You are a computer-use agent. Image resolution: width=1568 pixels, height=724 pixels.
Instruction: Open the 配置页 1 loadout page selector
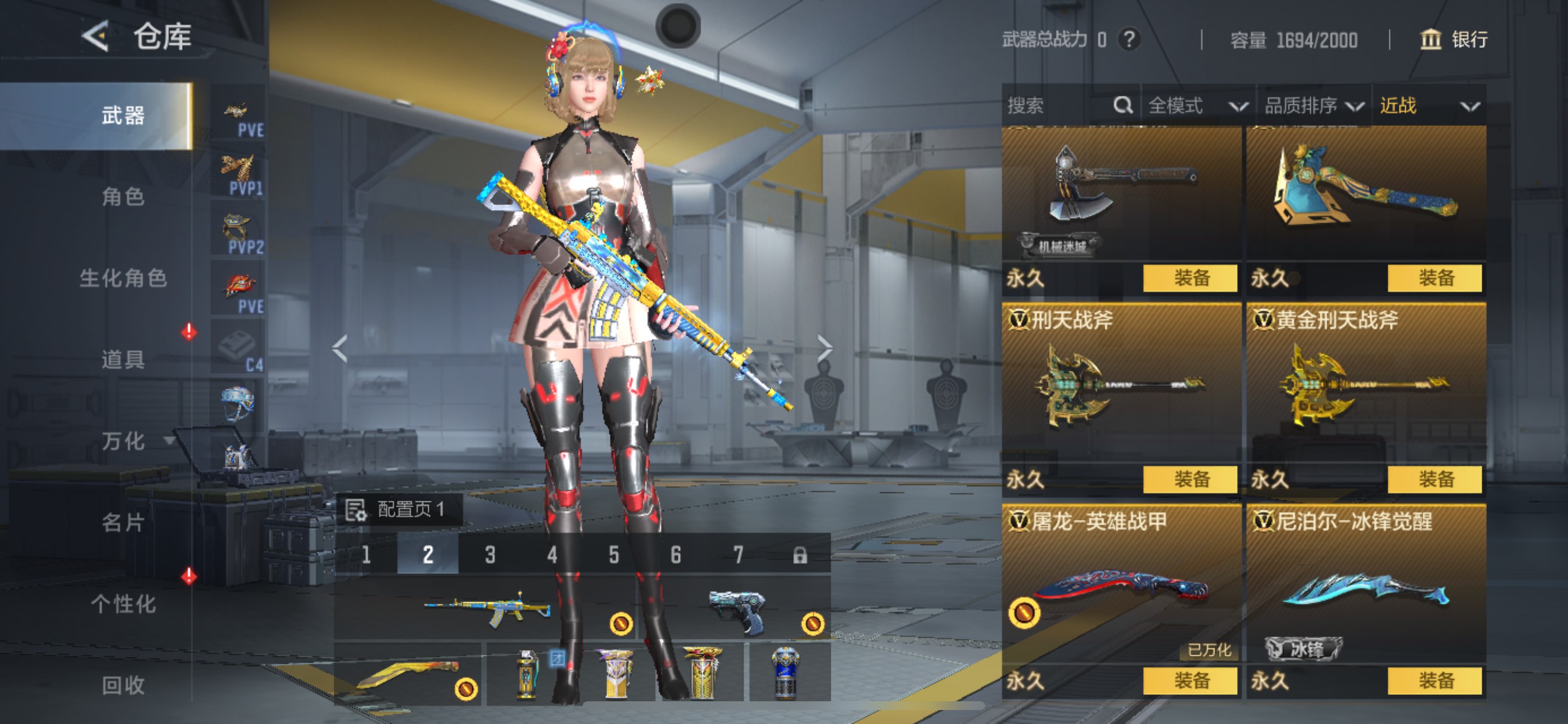pyautogui.click(x=400, y=509)
